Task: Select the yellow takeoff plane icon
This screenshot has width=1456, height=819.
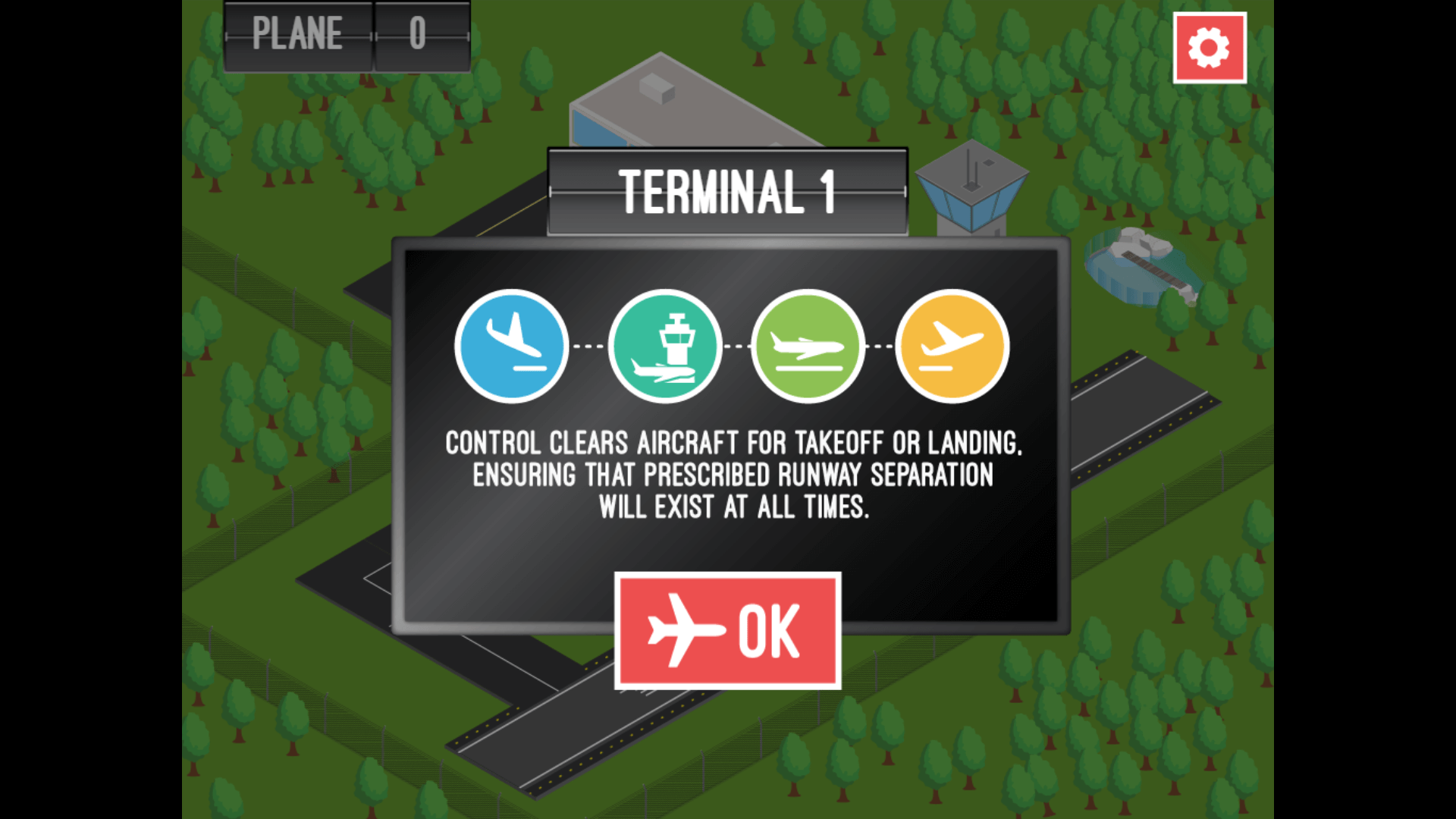Action: 952,347
